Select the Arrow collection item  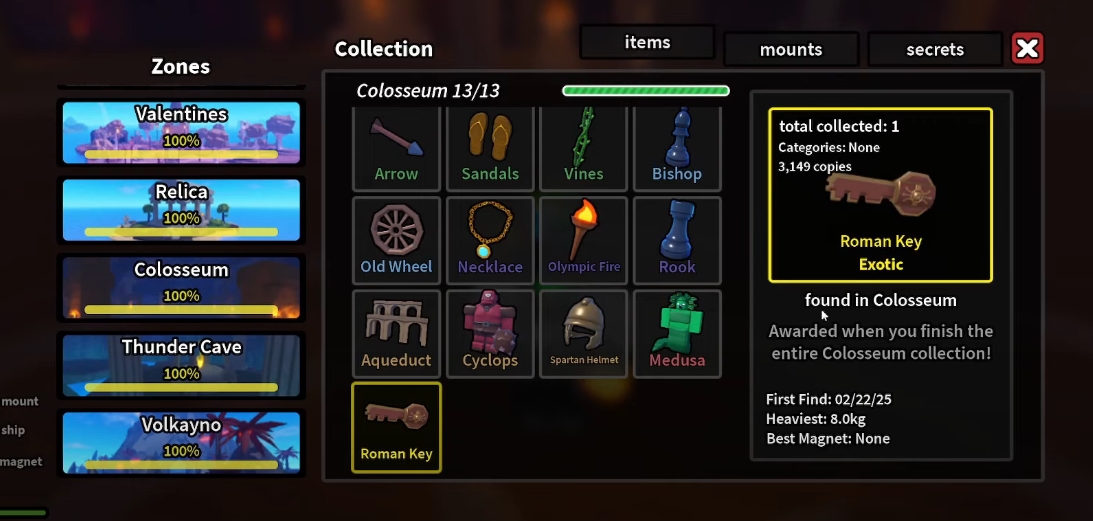[x=396, y=149]
